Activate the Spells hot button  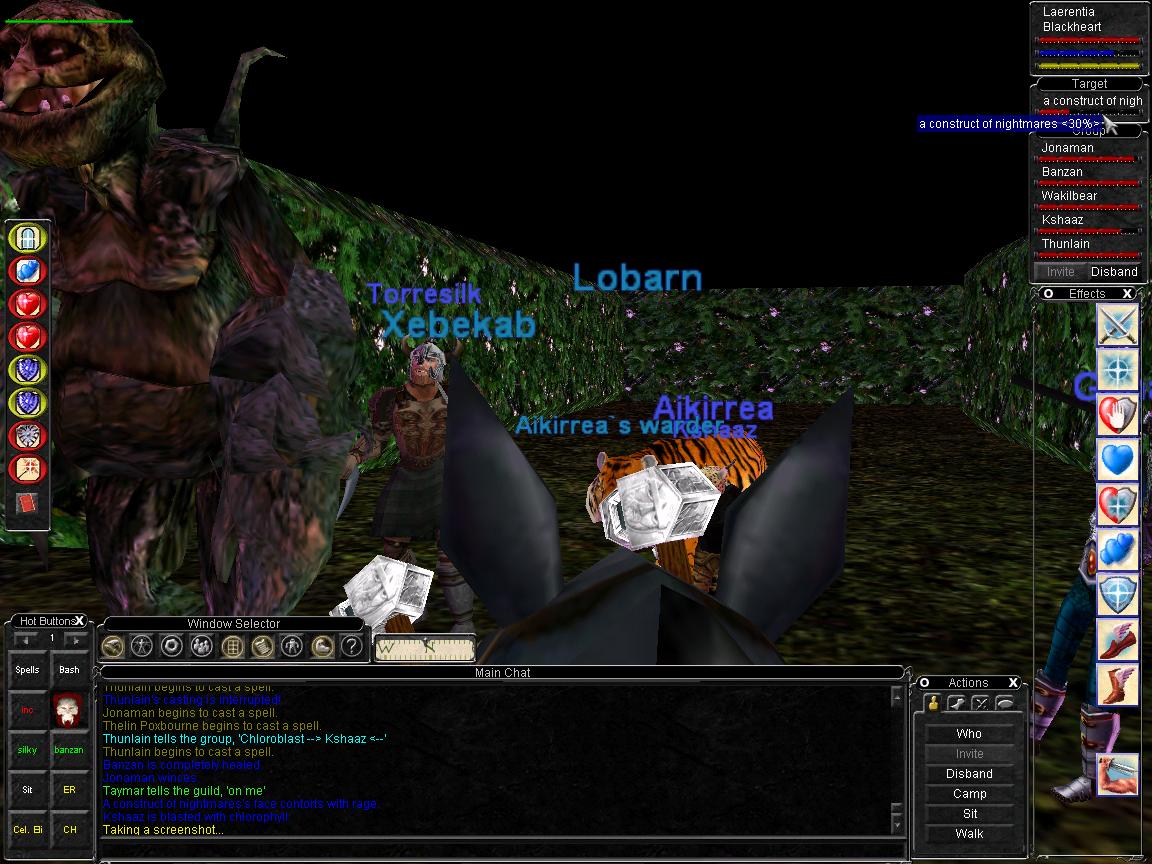pyautogui.click(x=27, y=670)
